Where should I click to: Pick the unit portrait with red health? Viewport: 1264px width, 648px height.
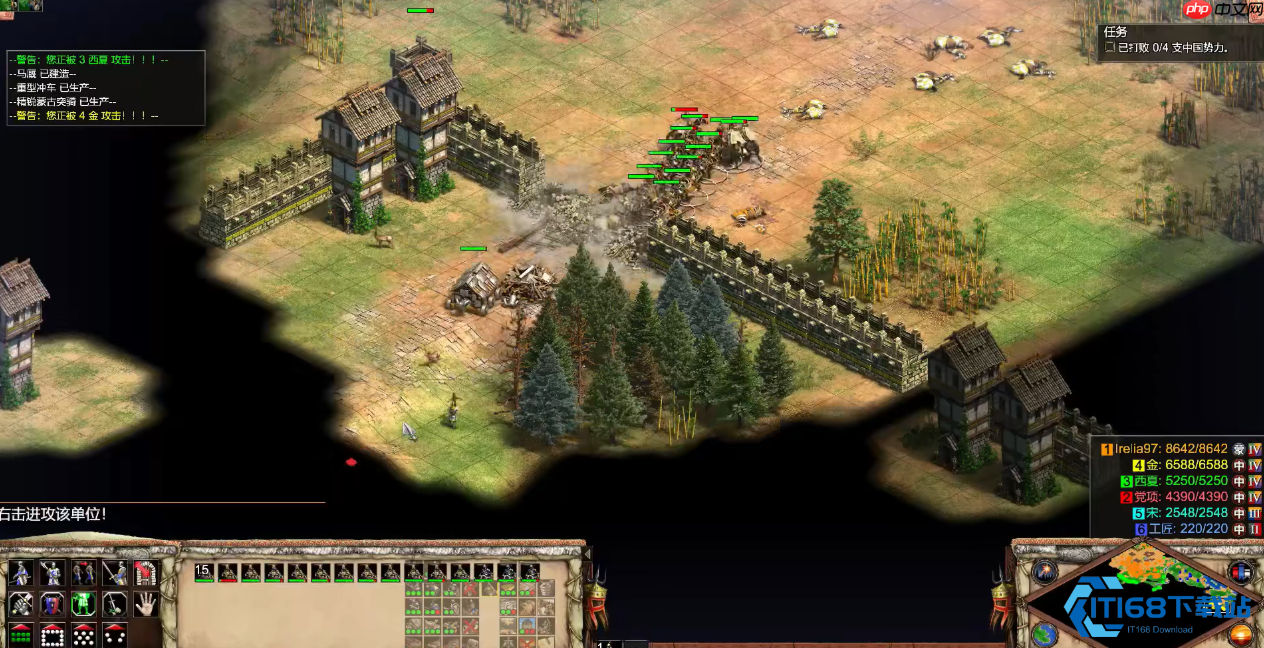[x=227, y=572]
